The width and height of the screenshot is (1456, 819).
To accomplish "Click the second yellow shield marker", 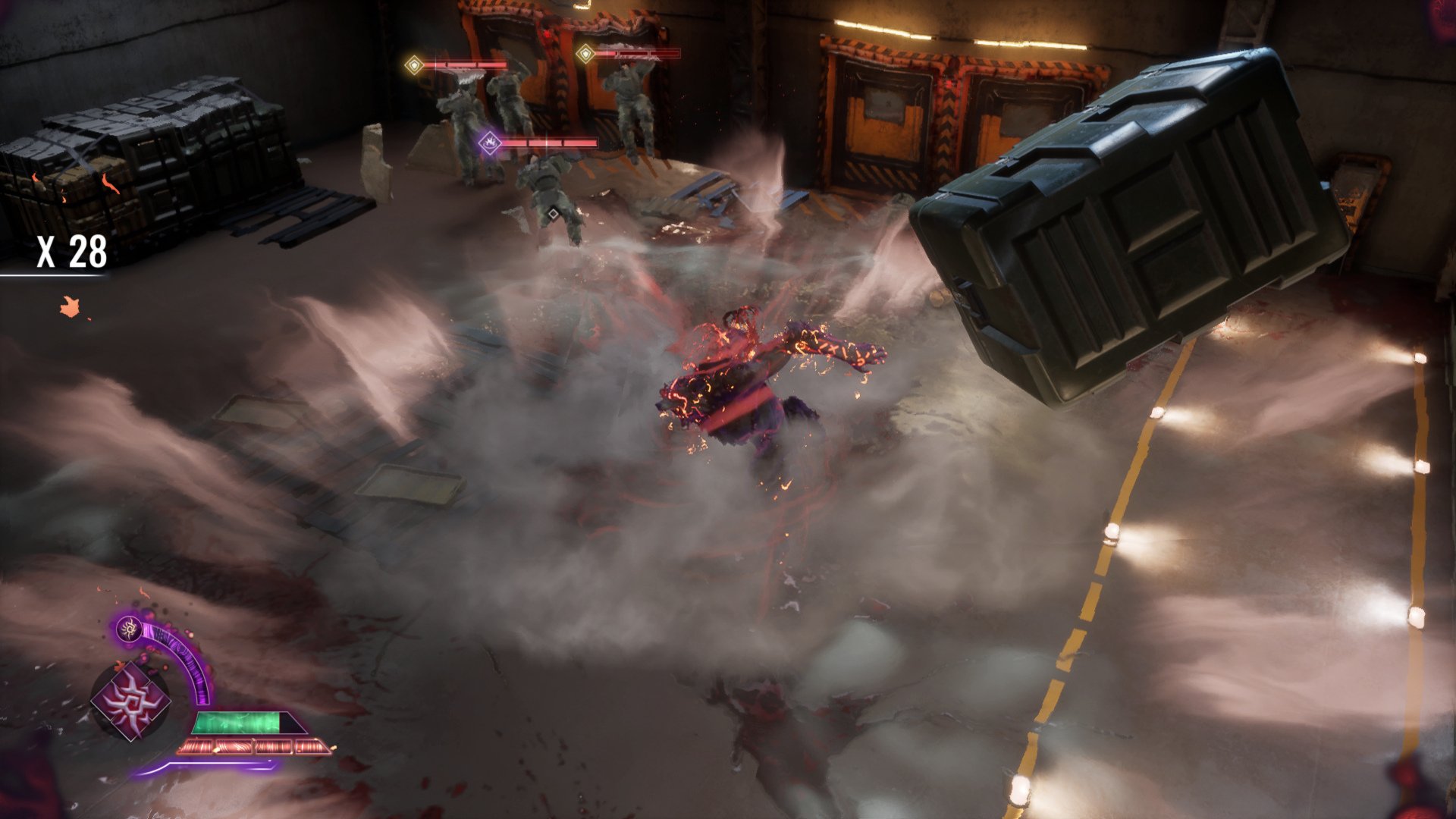I will [585, 53].
